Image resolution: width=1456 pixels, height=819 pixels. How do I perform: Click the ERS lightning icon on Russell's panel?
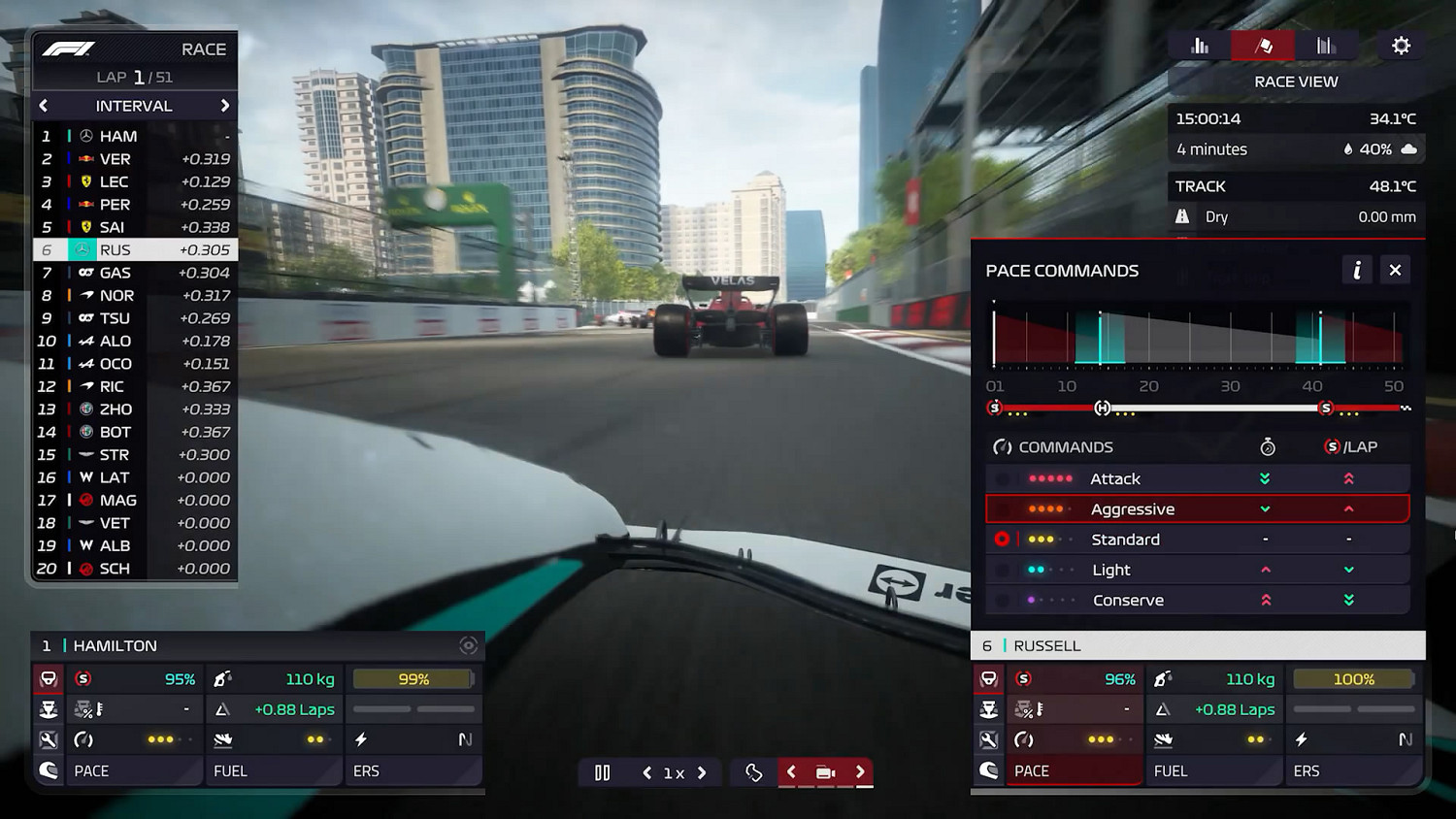tap(1302, 739)
